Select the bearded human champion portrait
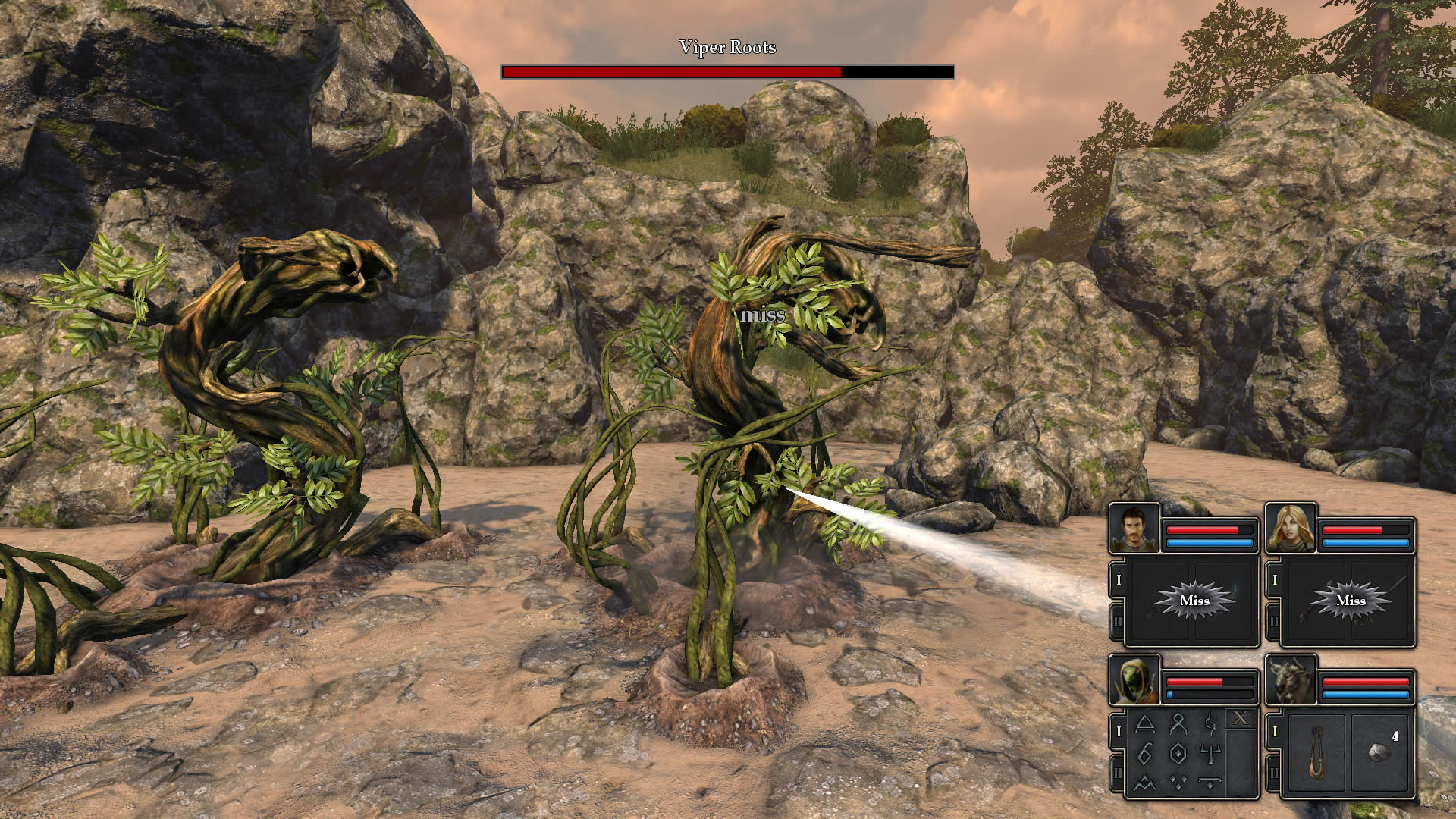Screen dimensions: 1456x819 click(1134, 527)
